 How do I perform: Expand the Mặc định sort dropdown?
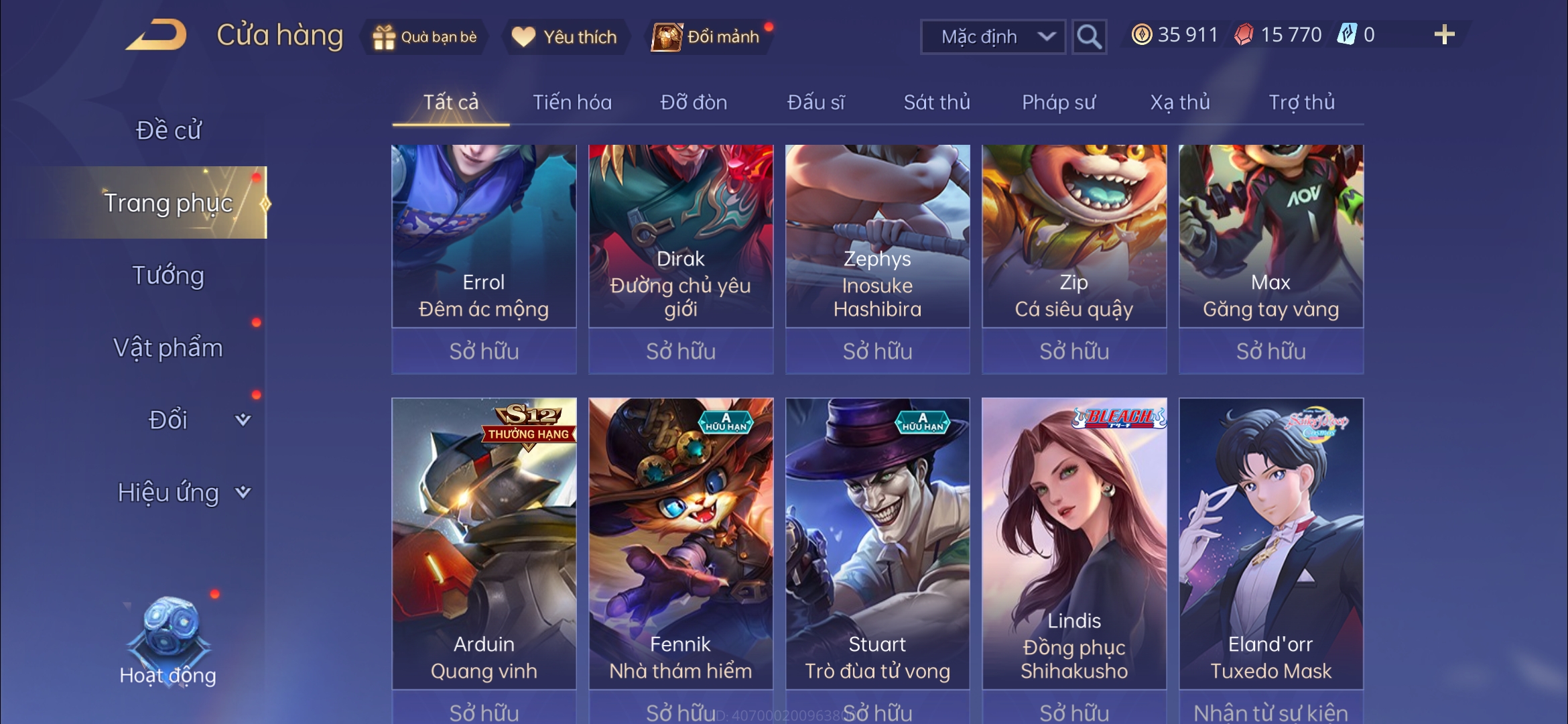[993, 37]
